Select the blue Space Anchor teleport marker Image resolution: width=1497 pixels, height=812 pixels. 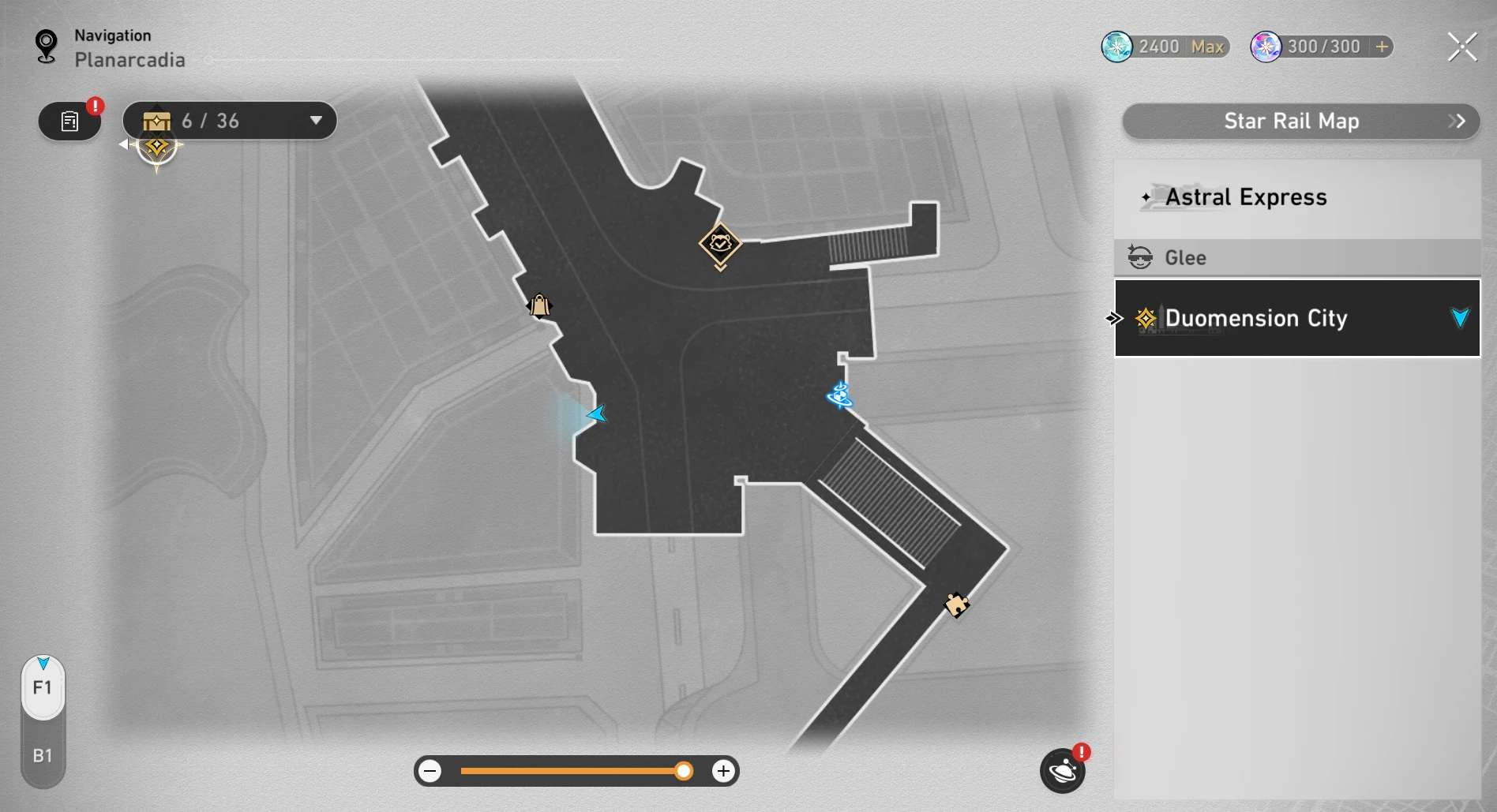pyautogui.click(x=839, y=395)
